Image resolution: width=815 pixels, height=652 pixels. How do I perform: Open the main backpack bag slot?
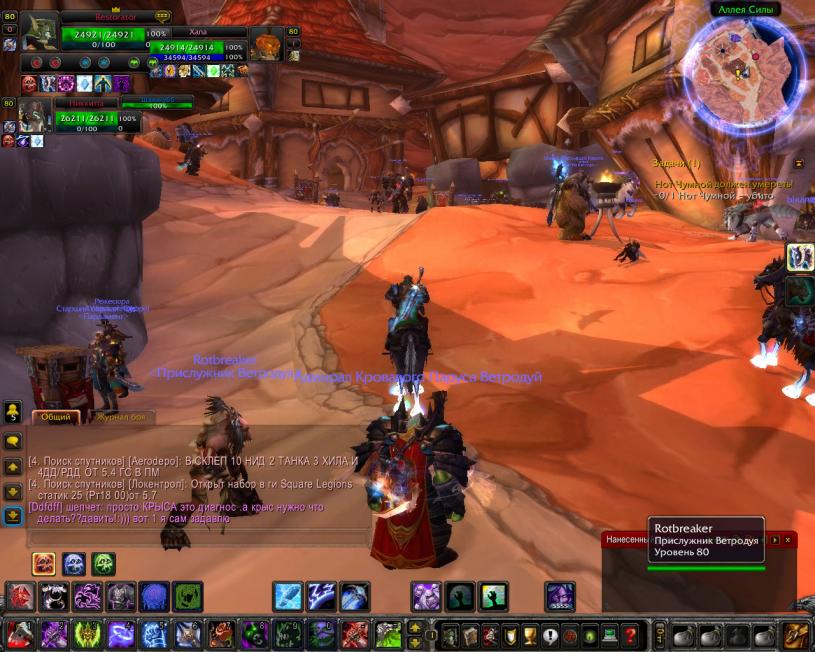[796, 635]
